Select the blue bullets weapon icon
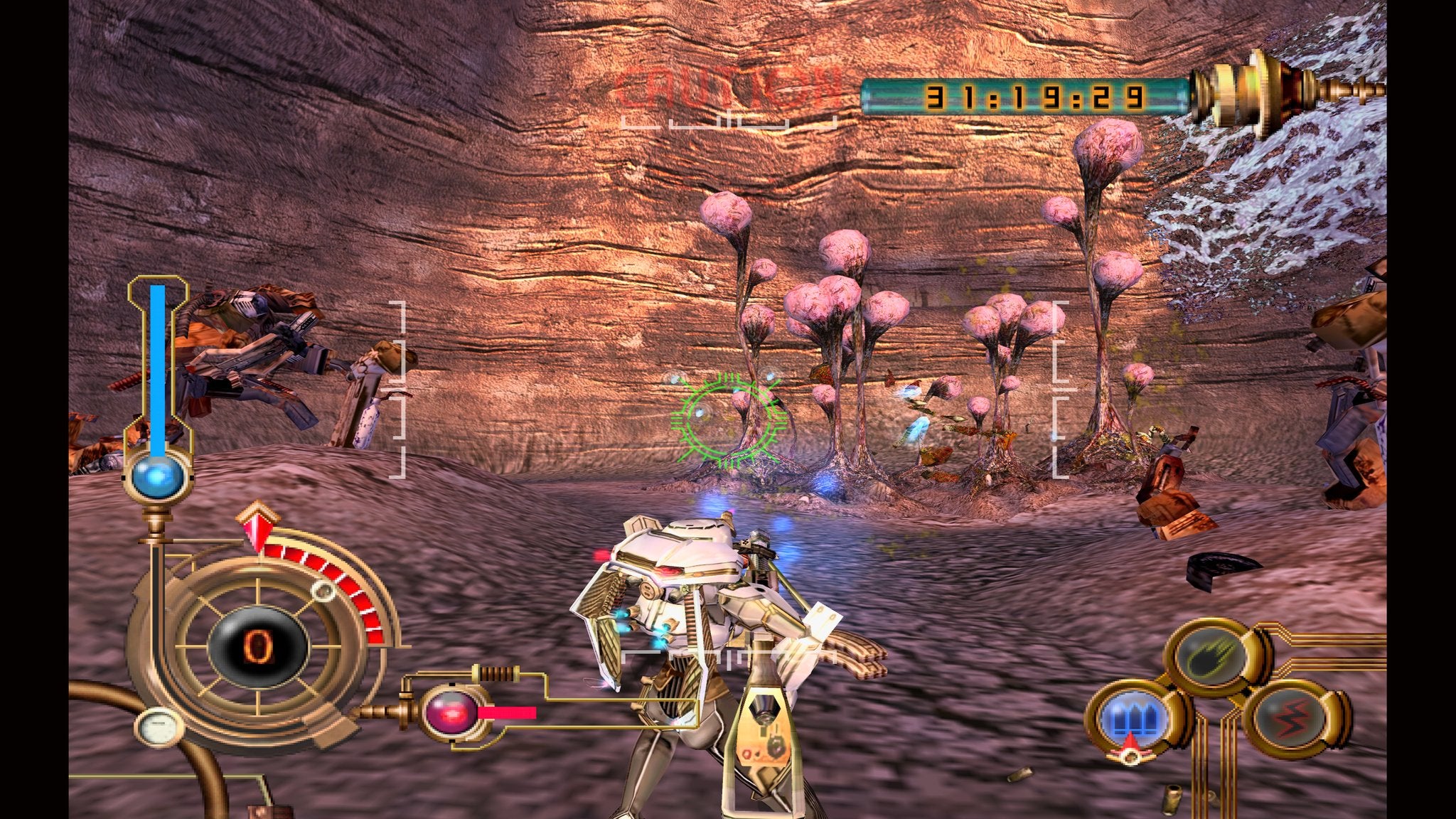The height and width of the screenshot is (819, 1456). pyautogui.click(x=1133, y=719)
